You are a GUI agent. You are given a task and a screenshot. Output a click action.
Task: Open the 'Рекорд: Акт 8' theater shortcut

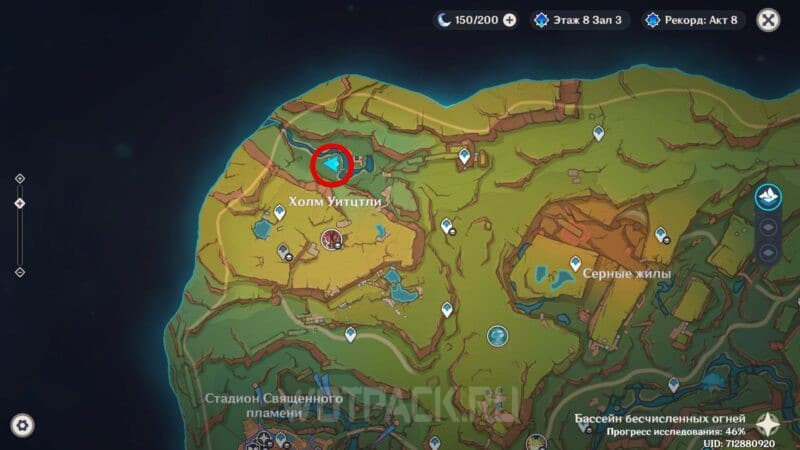pyautogui.click(x=690, y=20)
